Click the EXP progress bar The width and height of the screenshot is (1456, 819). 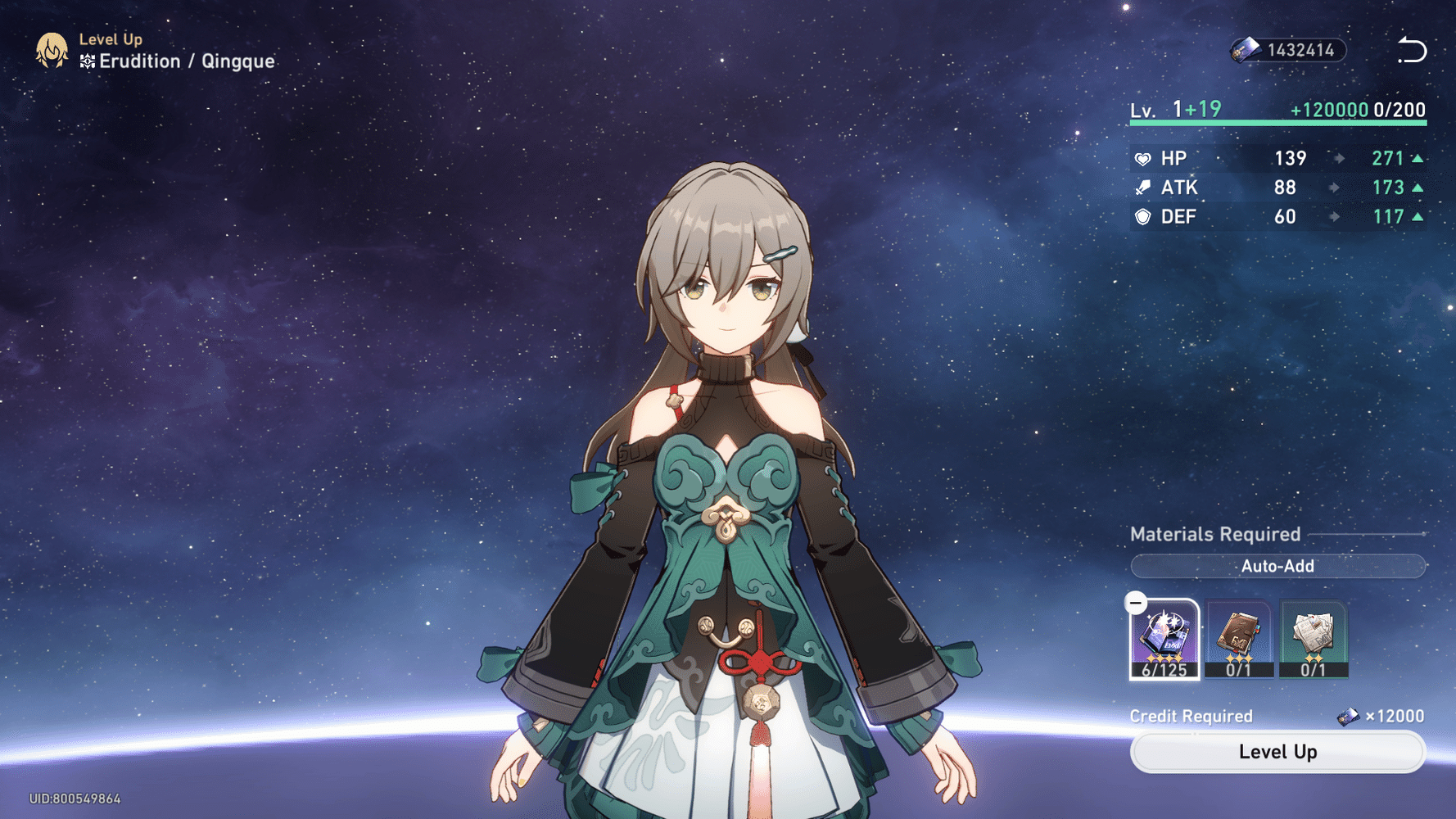pyautogui.click(x=1273, y=123)
